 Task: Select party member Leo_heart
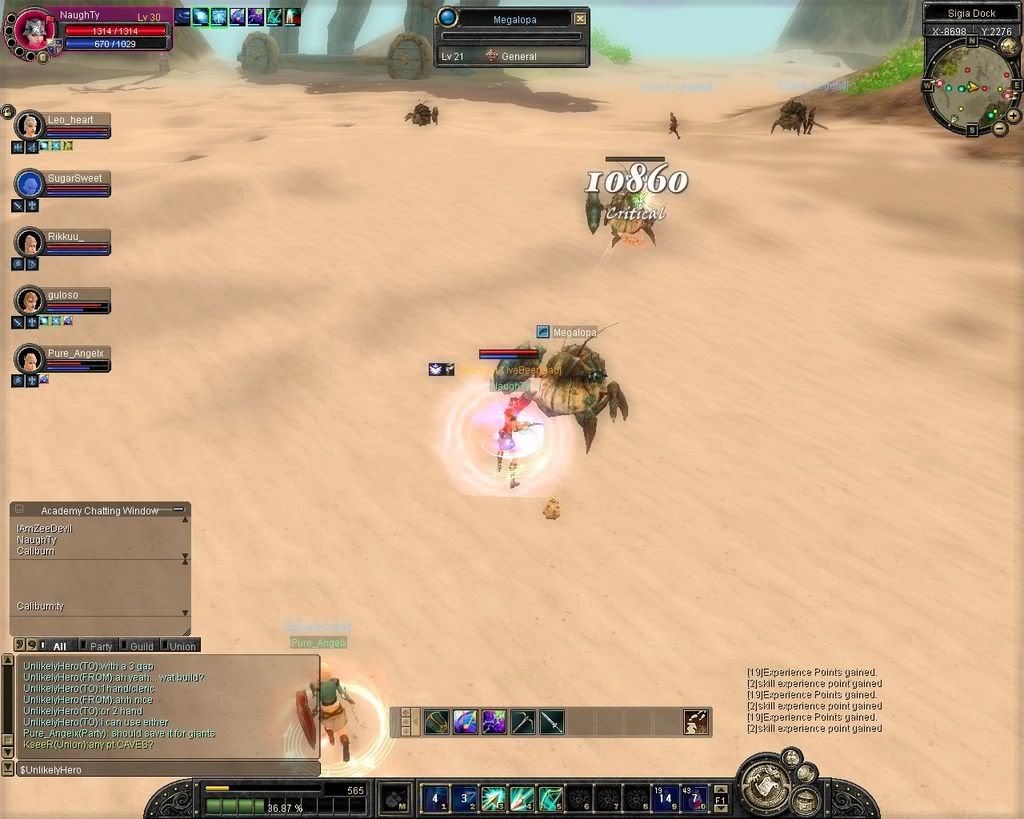31,125
